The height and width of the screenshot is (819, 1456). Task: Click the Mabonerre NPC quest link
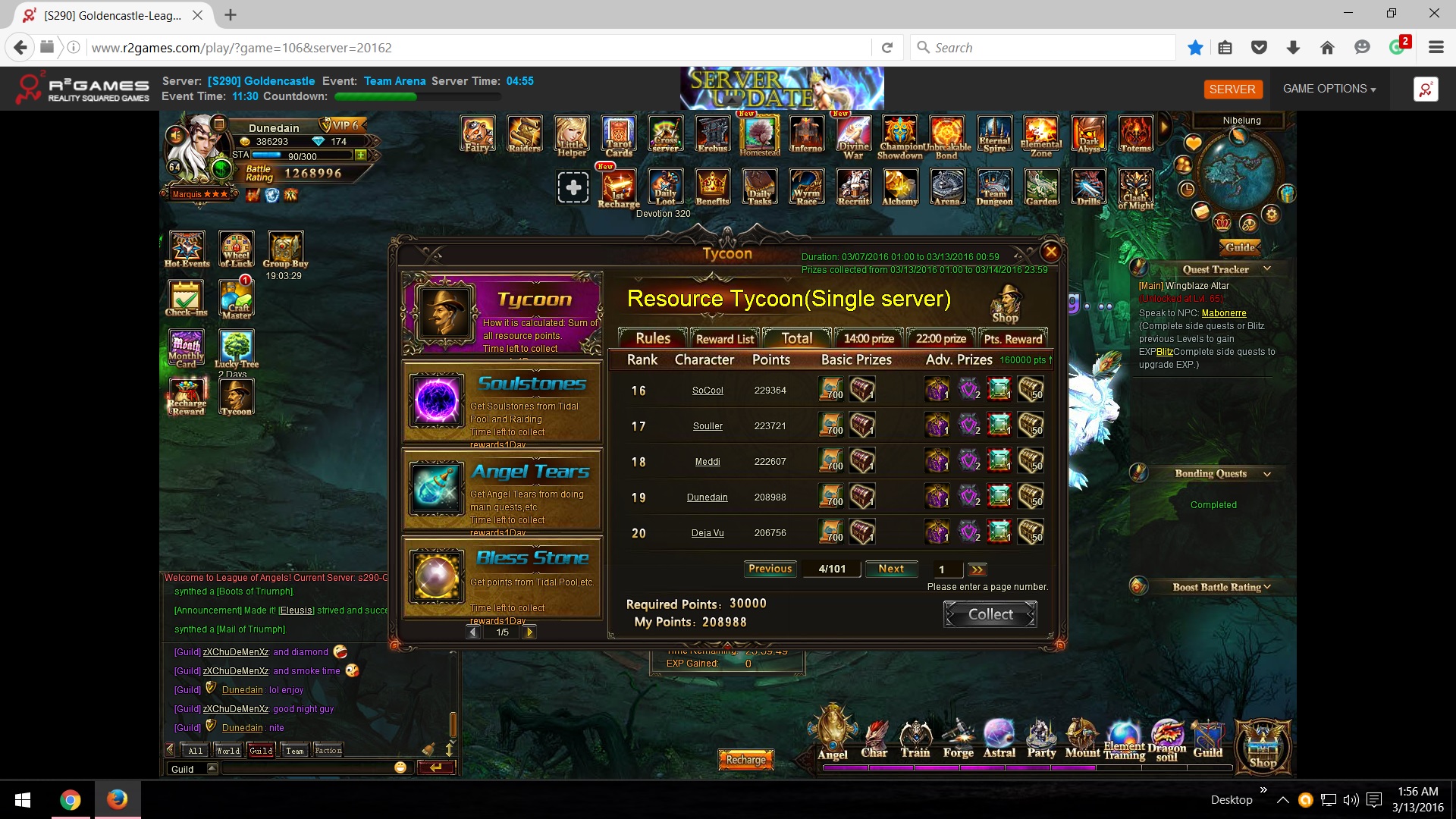click(1223, 313)
